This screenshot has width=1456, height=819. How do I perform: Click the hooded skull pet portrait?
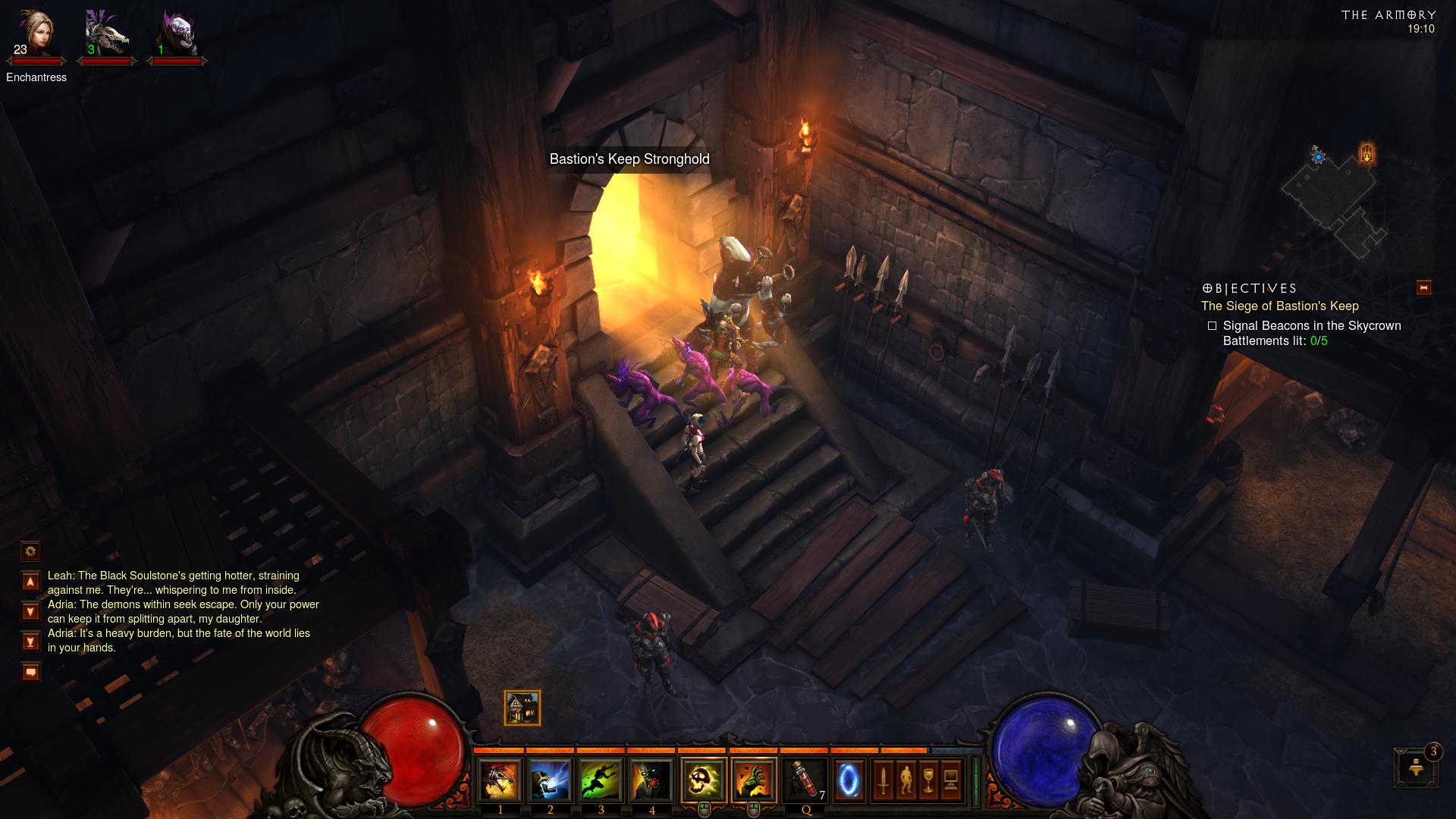[176, 34]
